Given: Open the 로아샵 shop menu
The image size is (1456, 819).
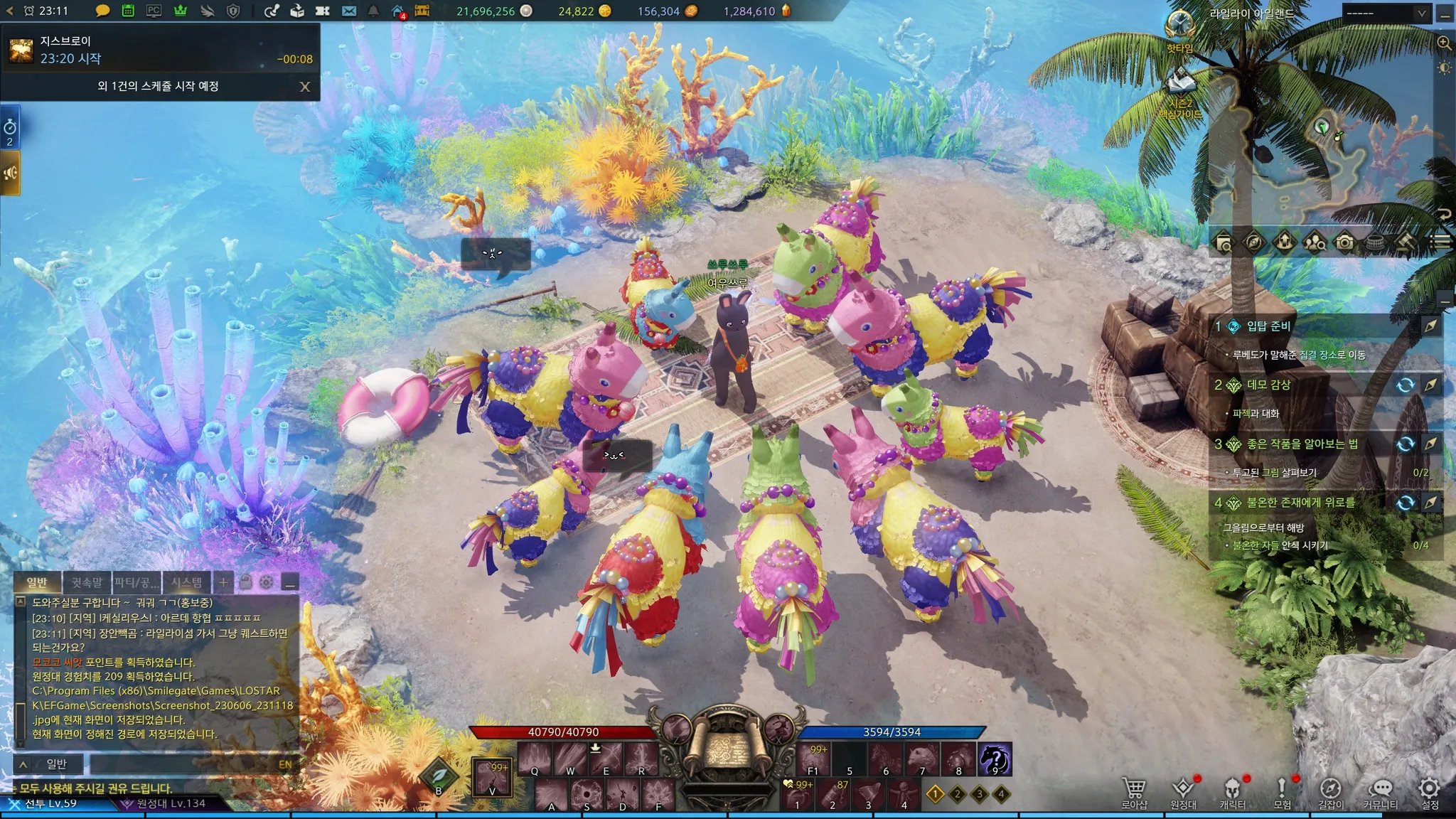Looking at the screenshot, I should click(1134, 793).
